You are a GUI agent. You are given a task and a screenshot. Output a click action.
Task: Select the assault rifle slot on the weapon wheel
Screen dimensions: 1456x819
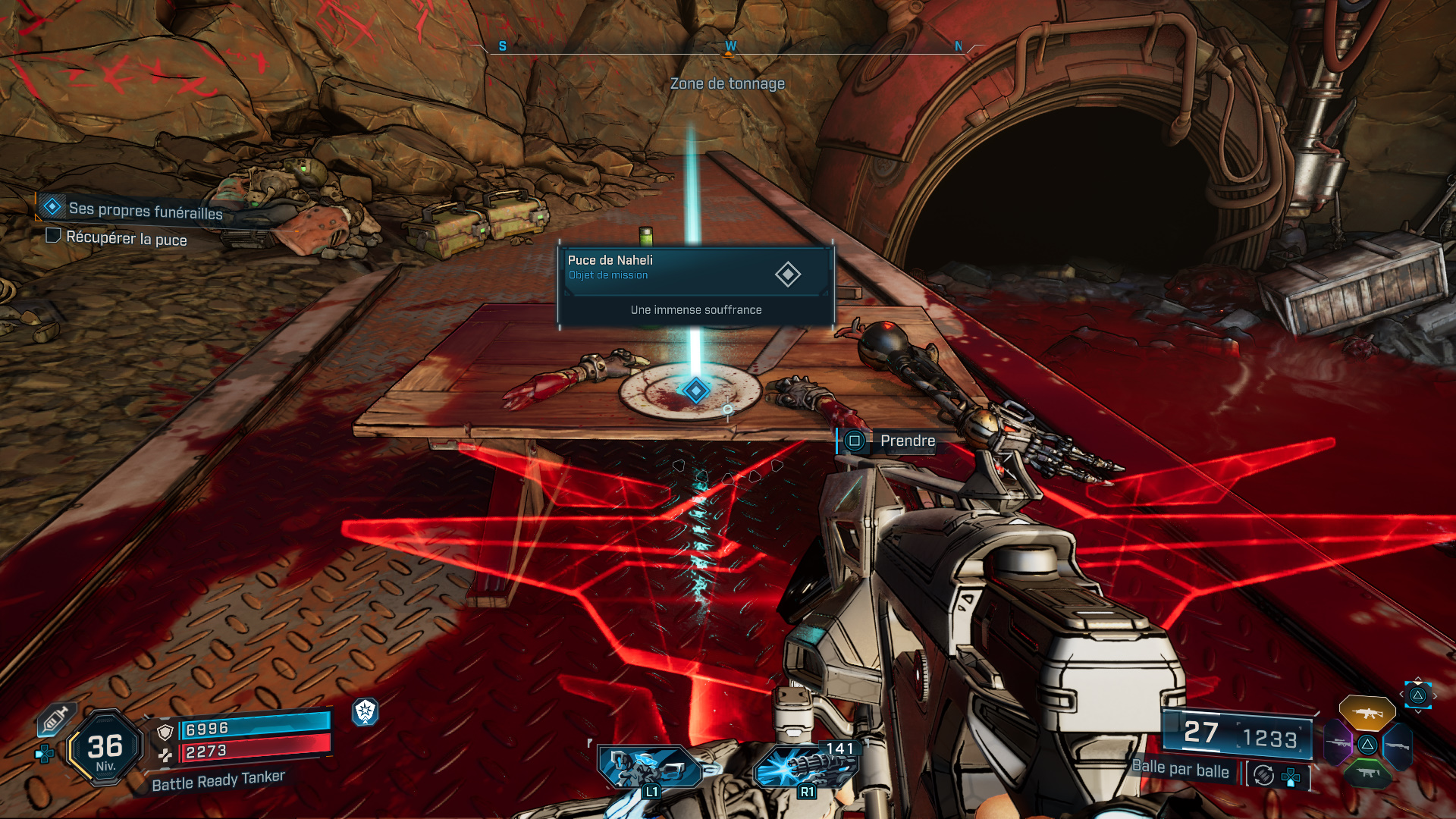click(1368, 713)
